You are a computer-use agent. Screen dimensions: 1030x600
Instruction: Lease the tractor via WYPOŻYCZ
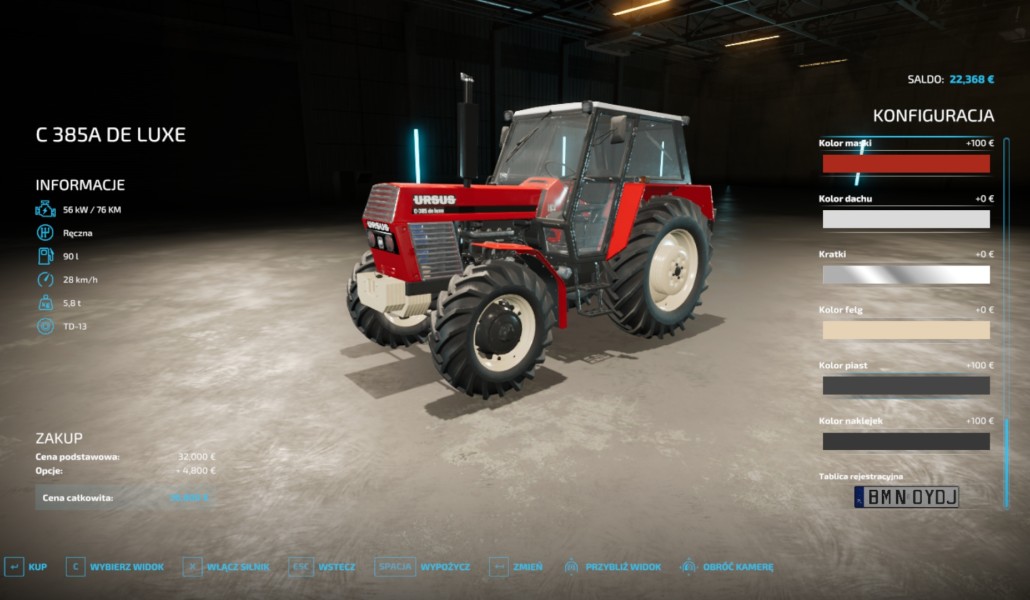(423, 567)
